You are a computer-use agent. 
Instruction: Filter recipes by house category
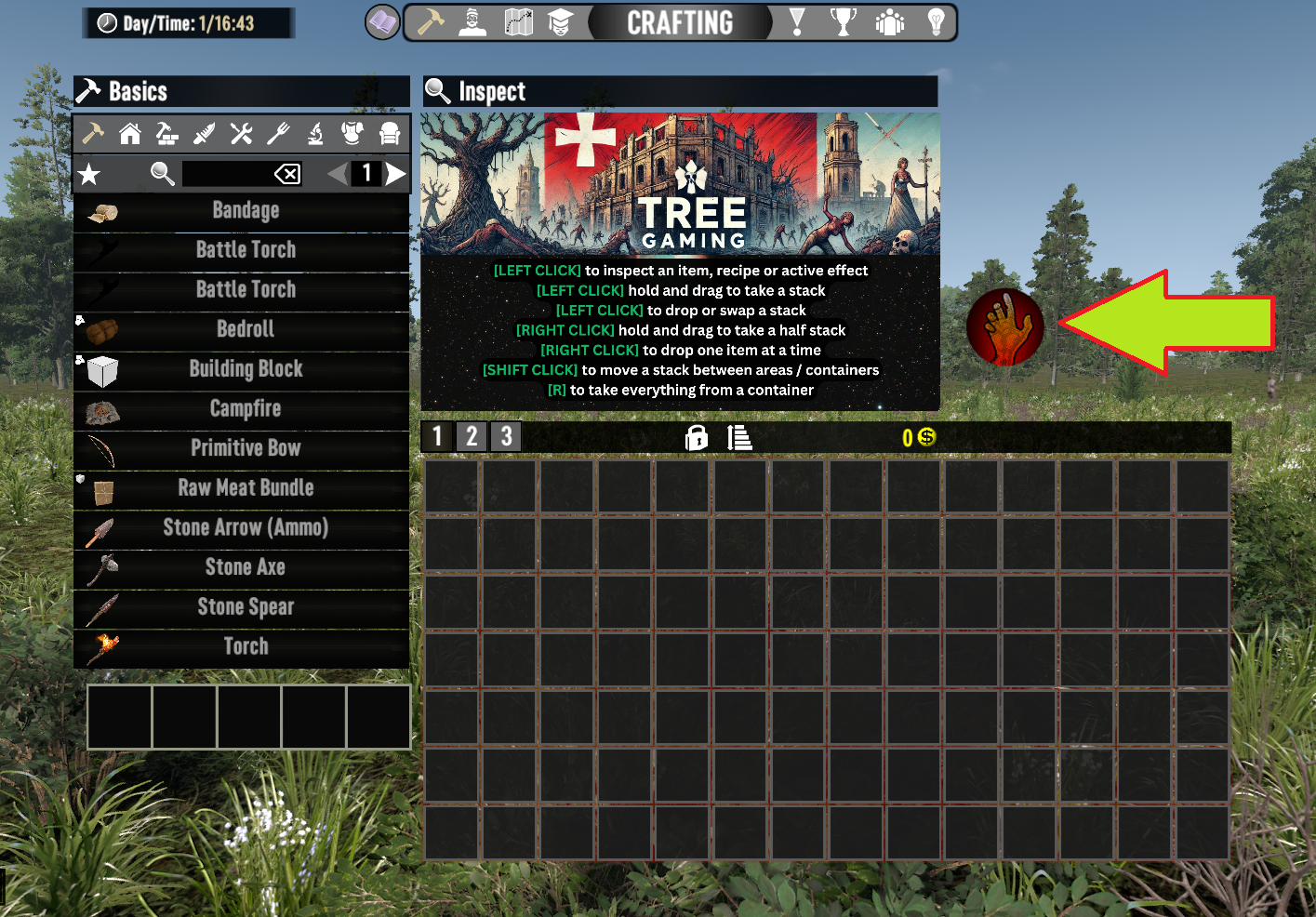pos(130,135)
